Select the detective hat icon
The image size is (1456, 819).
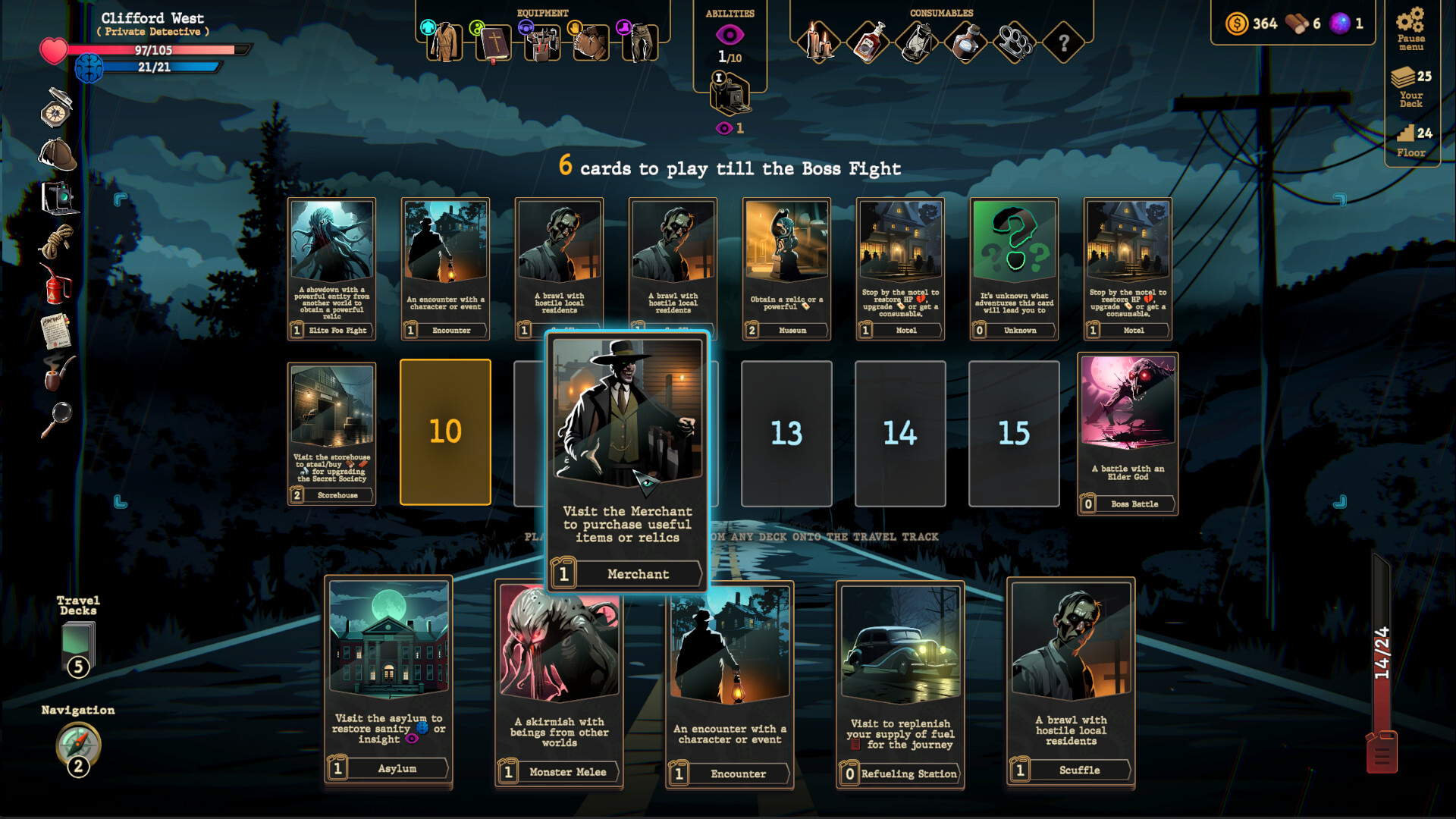pos(57,153)
